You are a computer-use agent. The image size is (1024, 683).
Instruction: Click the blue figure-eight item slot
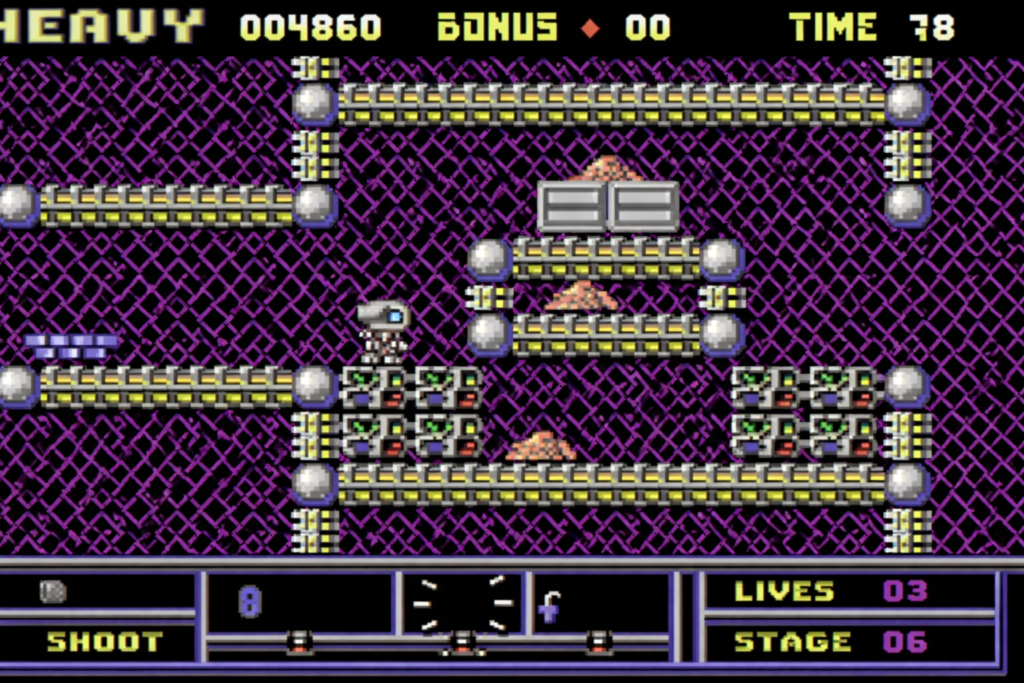point(249,602)
